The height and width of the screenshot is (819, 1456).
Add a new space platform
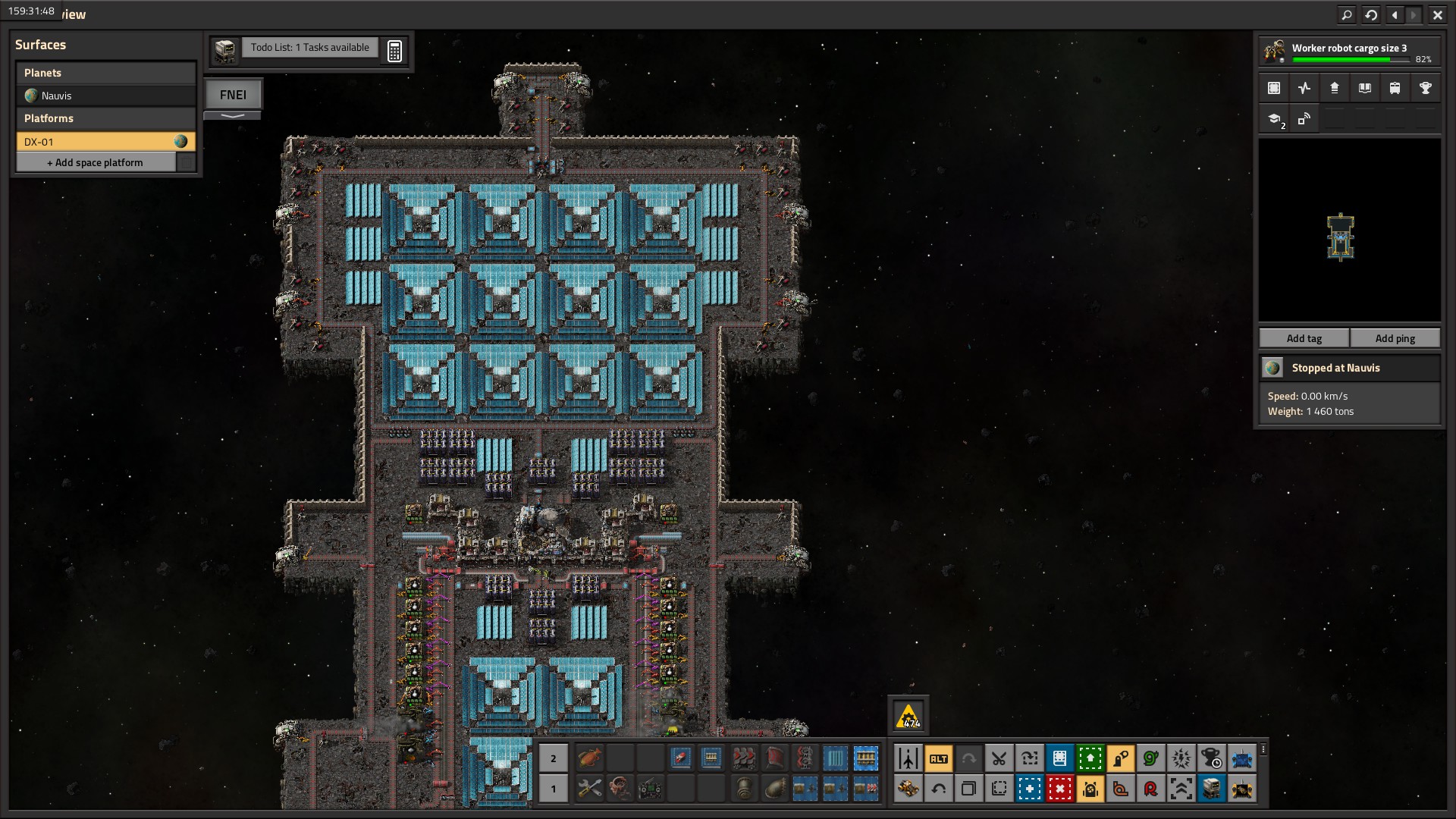96,162
